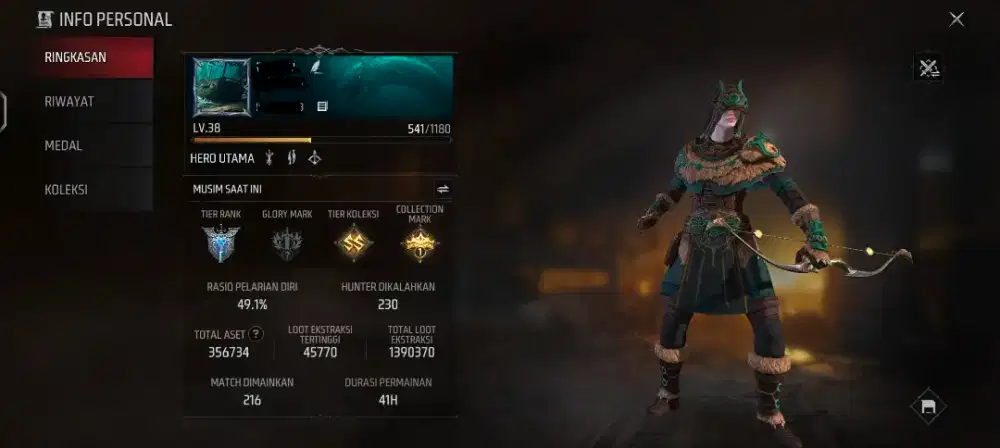
Task: Click the diamond save icon button
Action: point(928,406)
